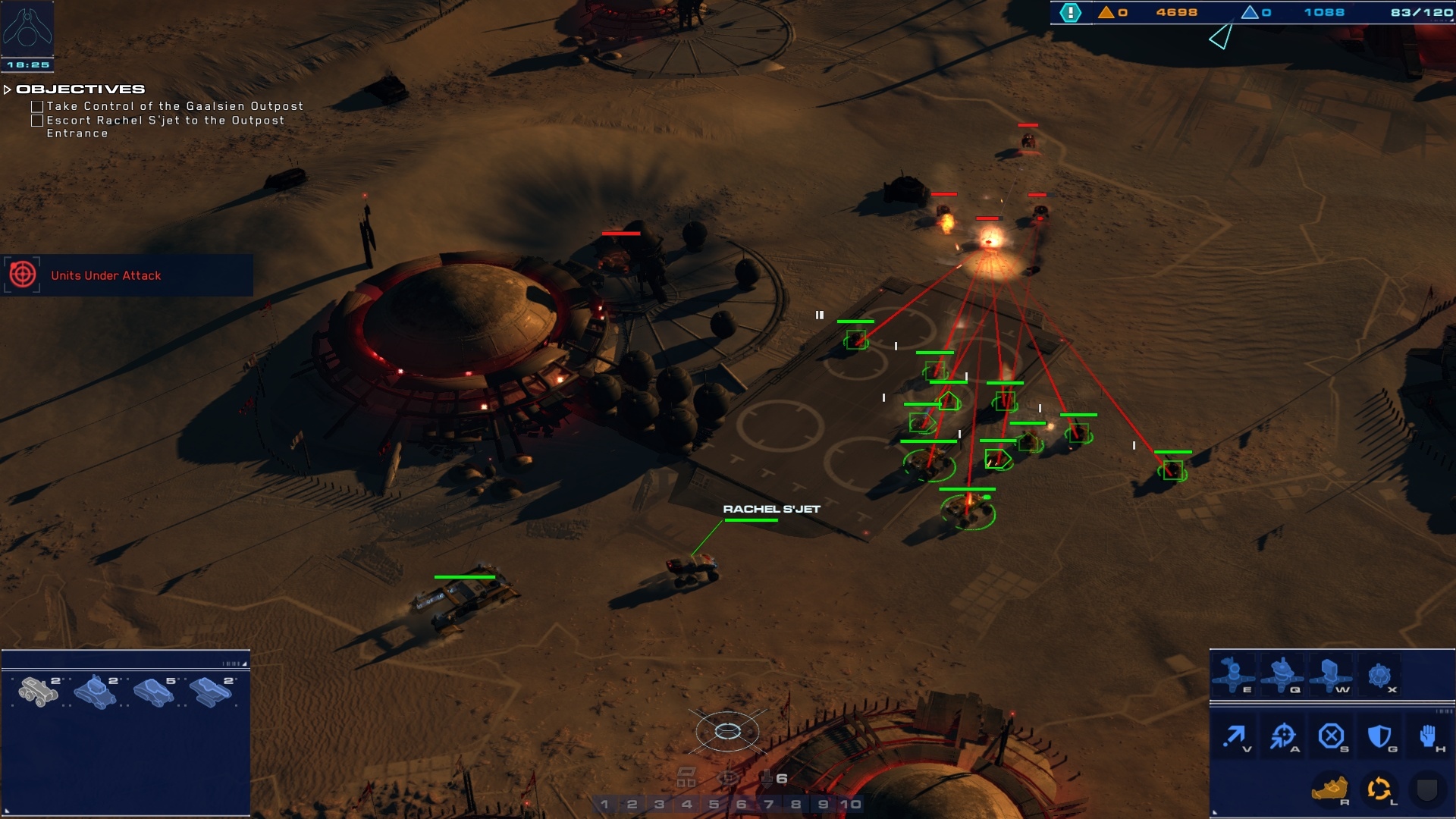Activate the Move arrow command

[1235, 736]
